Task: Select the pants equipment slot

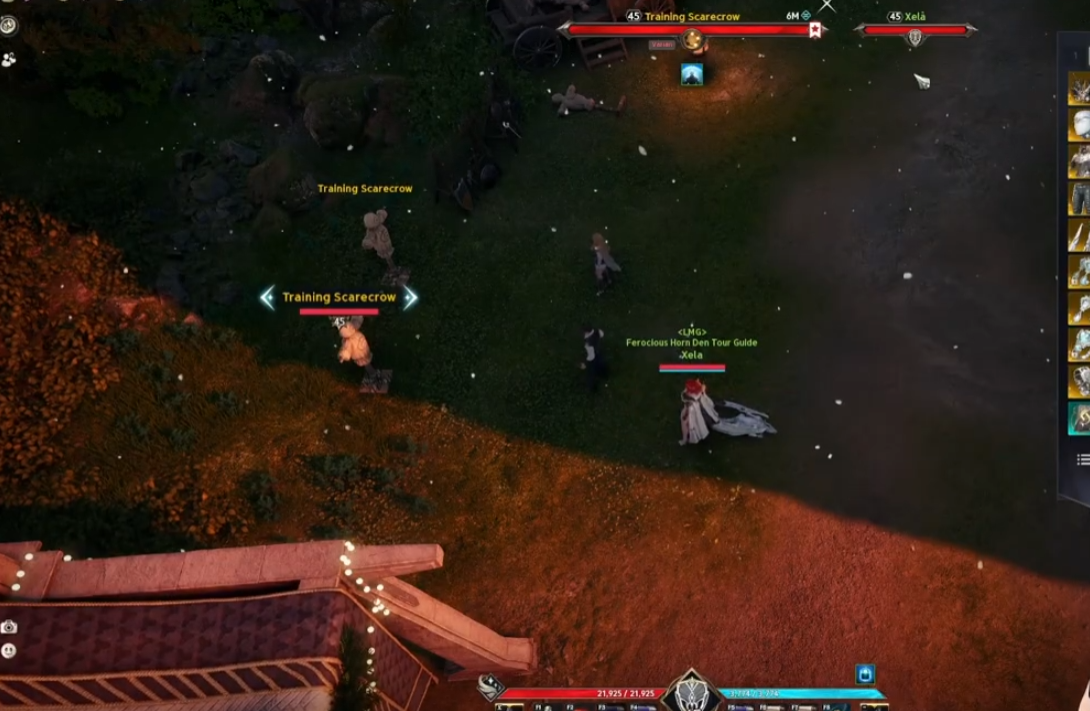Action: (x=1079, y=198)
